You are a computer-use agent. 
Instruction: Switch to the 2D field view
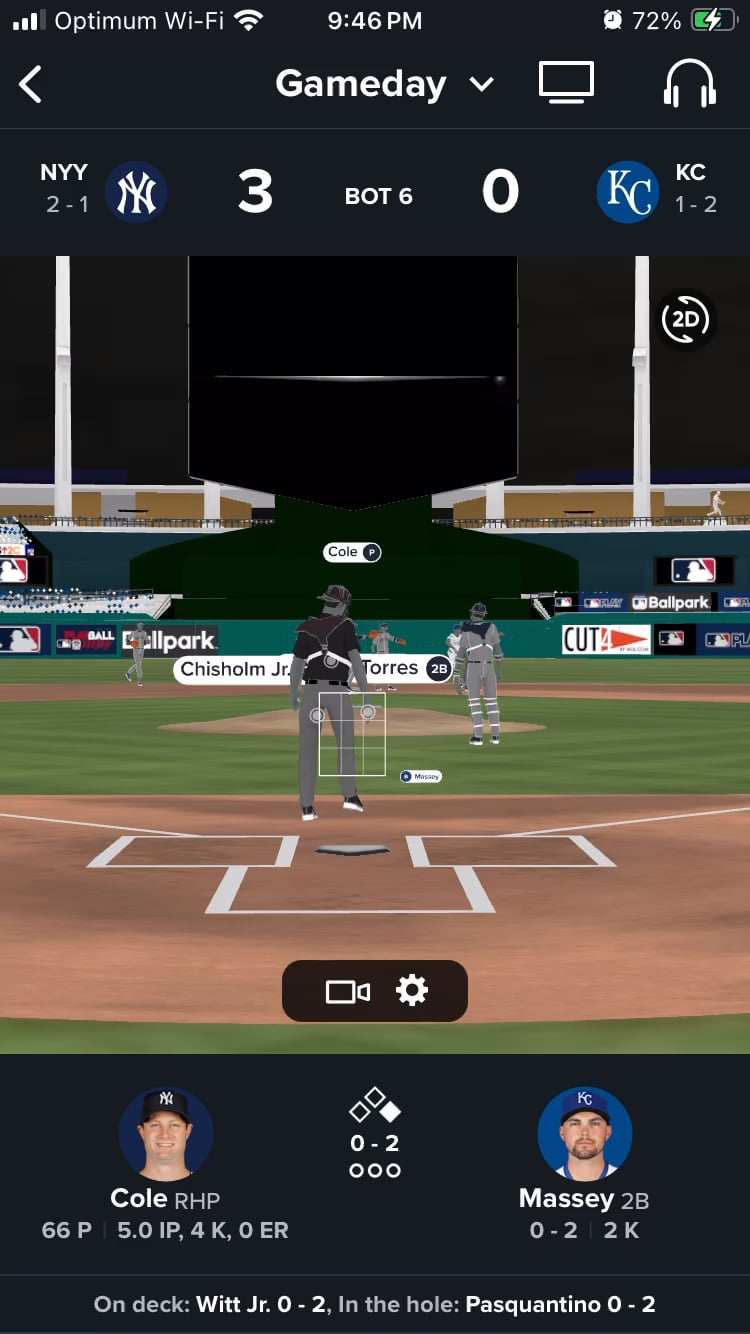click(686, 320)
